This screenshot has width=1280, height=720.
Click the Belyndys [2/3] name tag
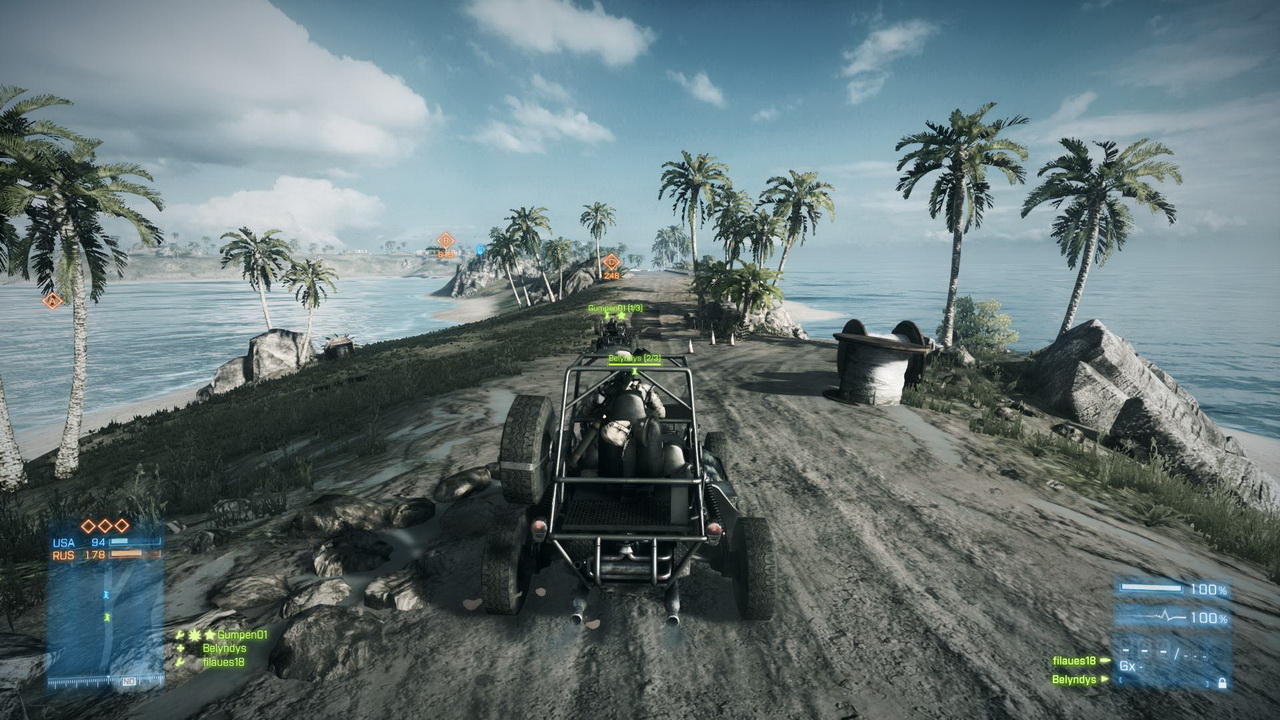click(x=634, y=358)
